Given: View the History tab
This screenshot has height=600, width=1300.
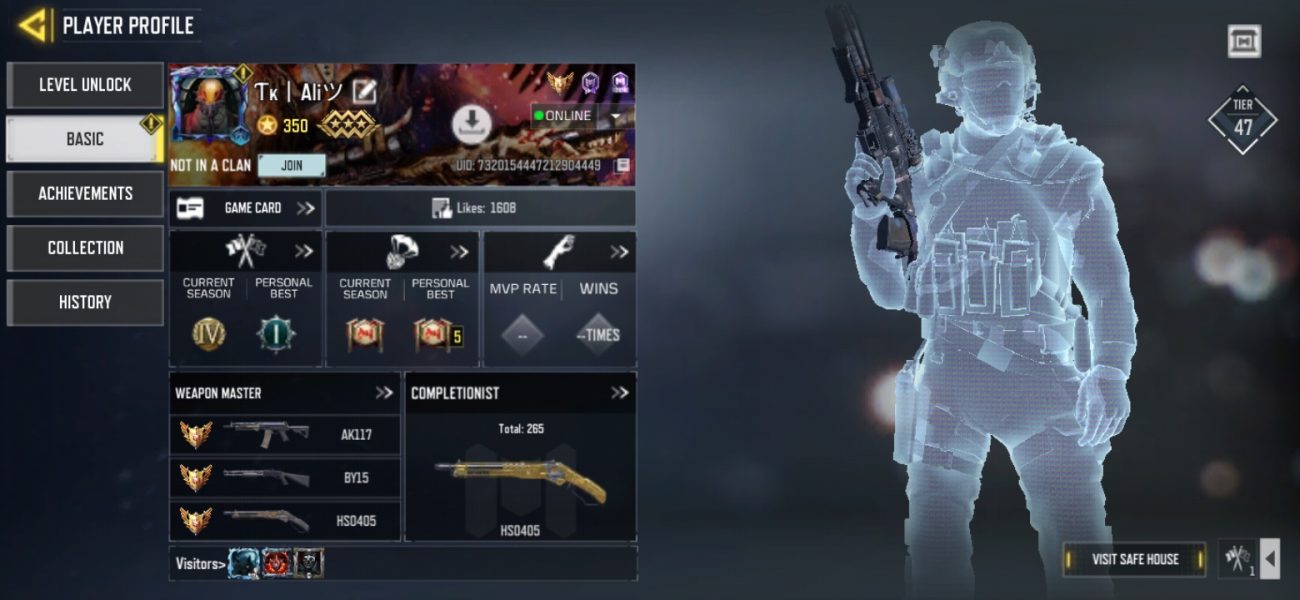Looking at the screenshot, I should point(85,301).
